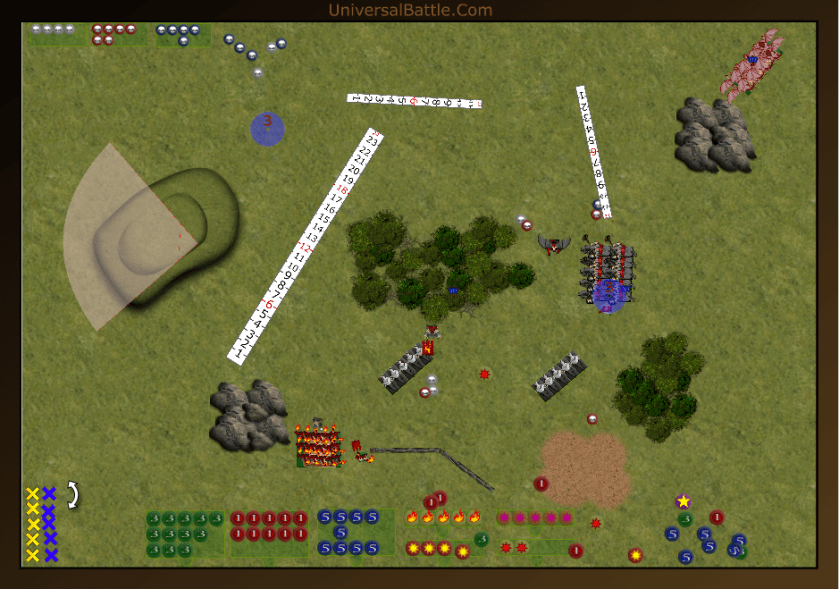Select the white skull token tray
The height and width of the screenshot is (589, 839).
tap(53, 30)
